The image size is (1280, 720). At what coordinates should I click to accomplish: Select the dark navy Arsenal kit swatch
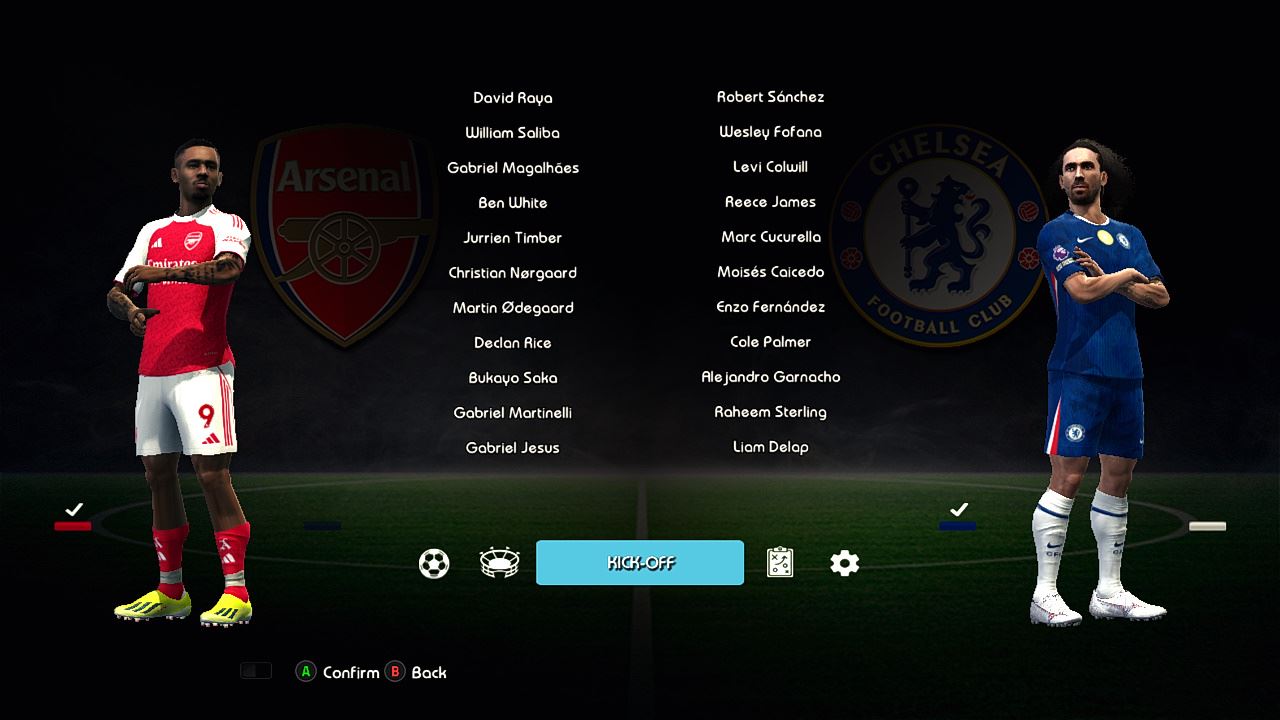pos(322,526)
